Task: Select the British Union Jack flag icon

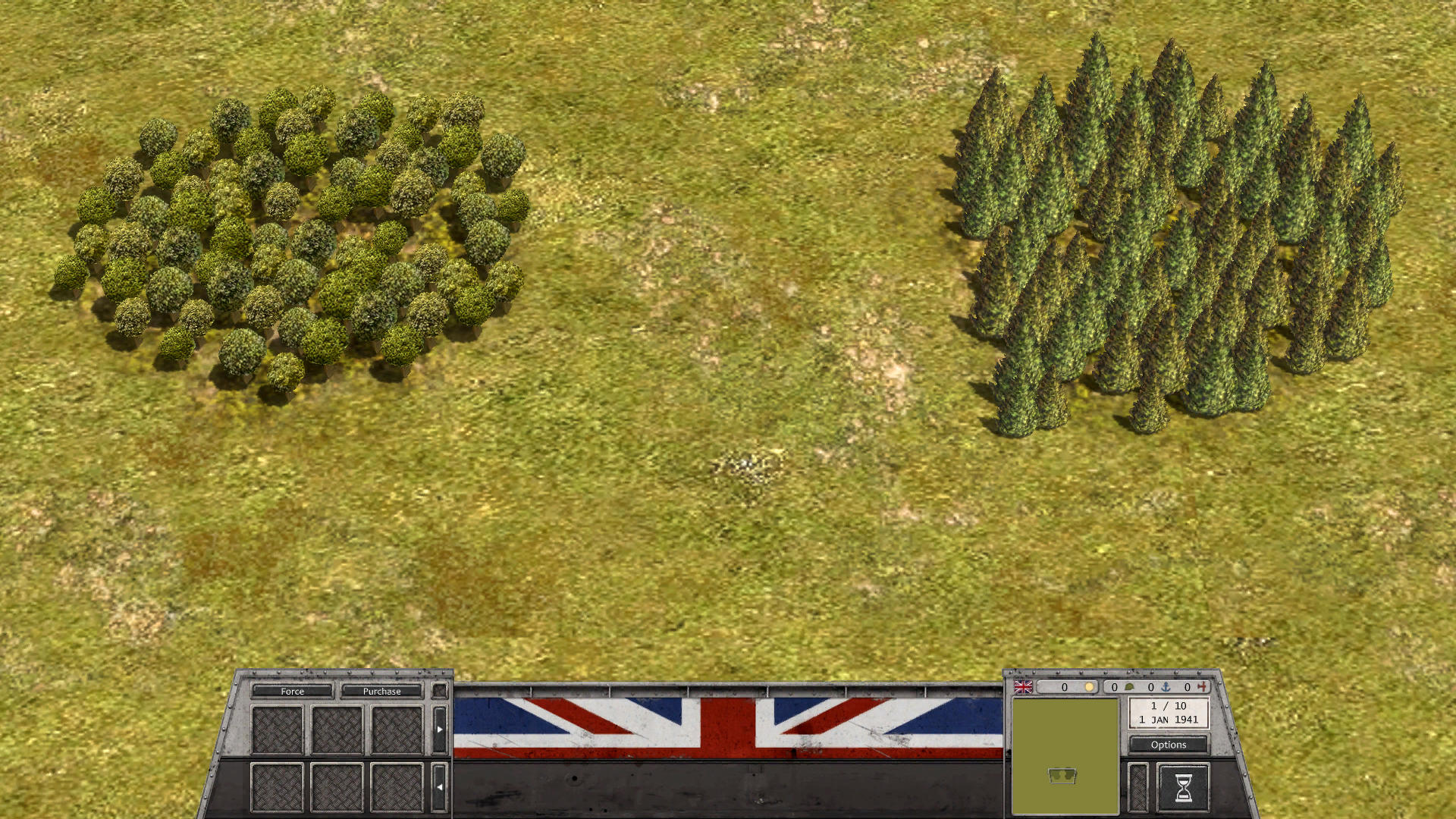Action: pos(1023,687)
